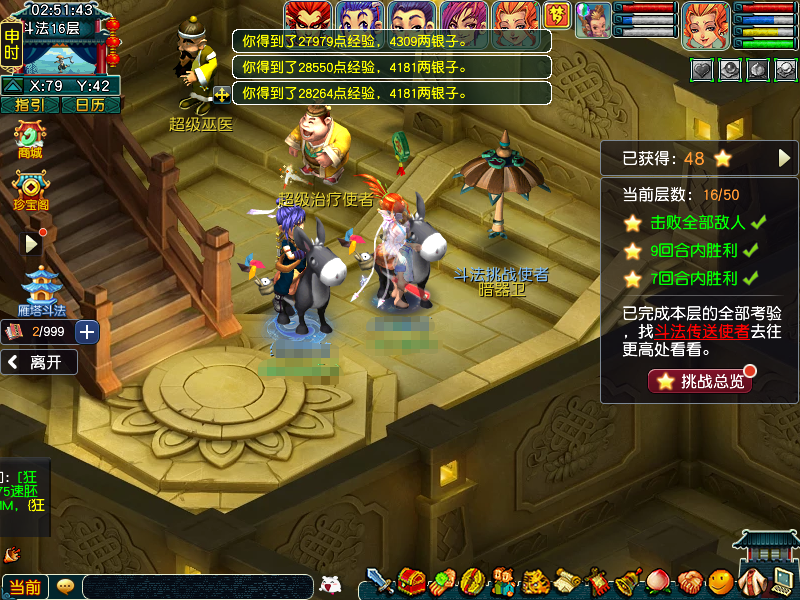Click the golden bell icon
This screenshot has width=800, height=600.
point(628,580)
